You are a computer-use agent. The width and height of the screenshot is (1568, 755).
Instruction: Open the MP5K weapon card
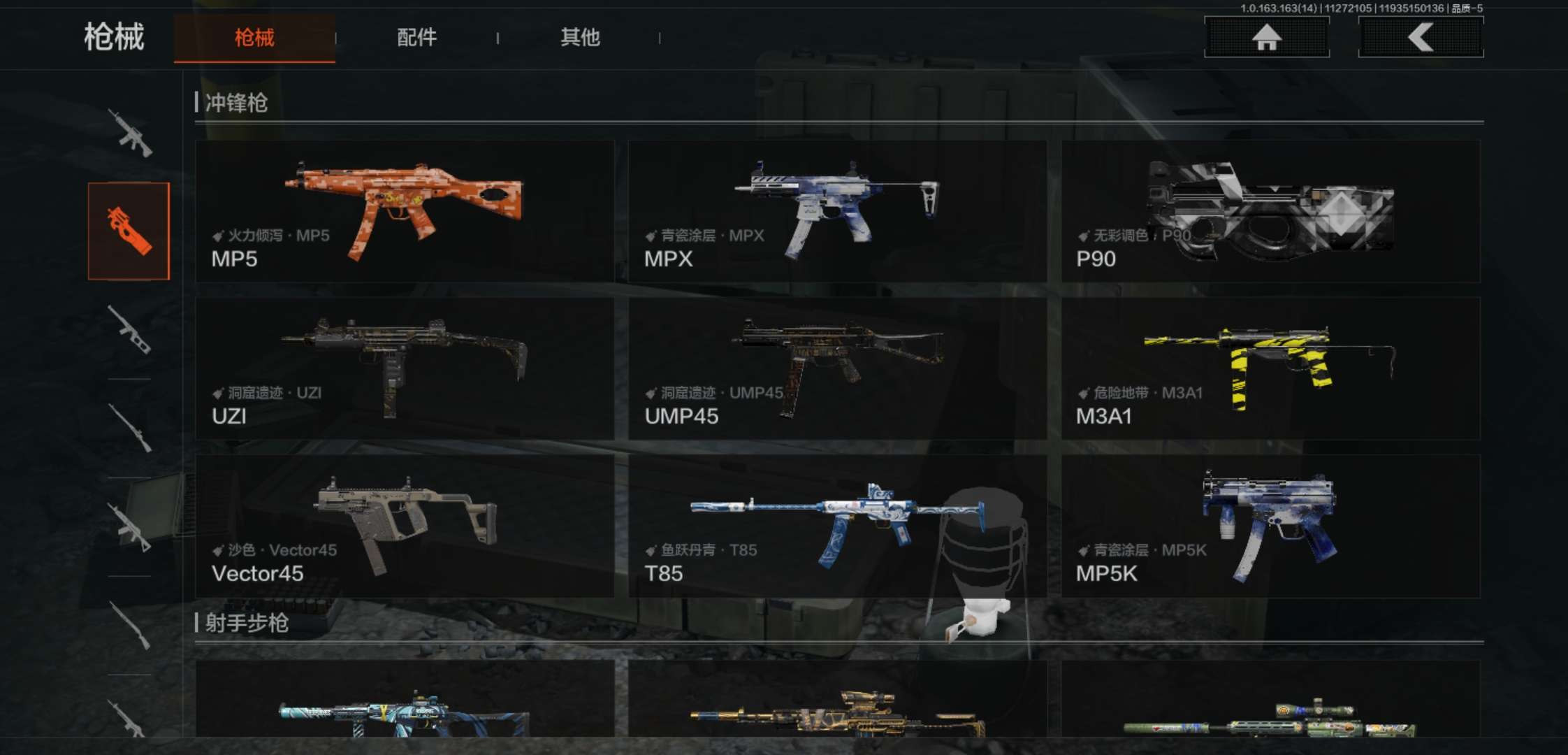click(1270, 526)
